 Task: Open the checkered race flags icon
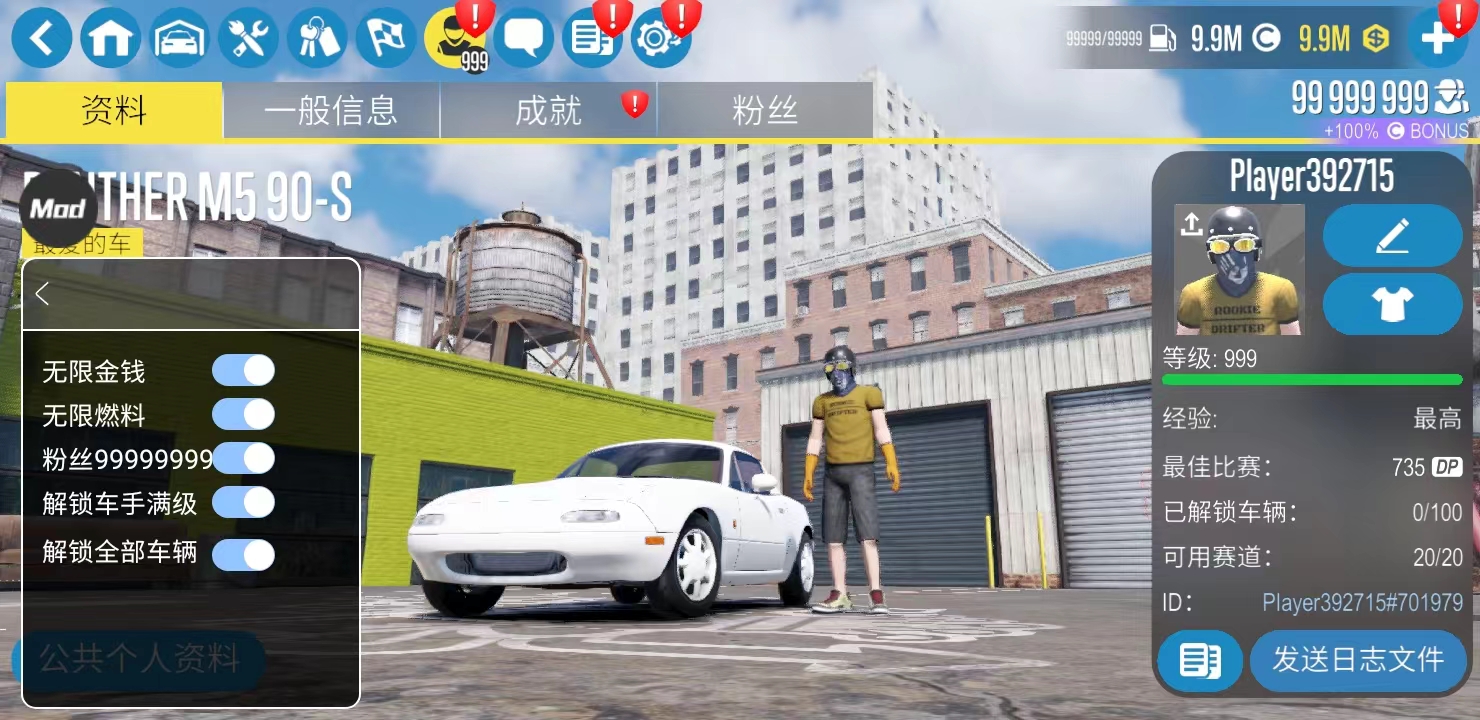[386, 39]
